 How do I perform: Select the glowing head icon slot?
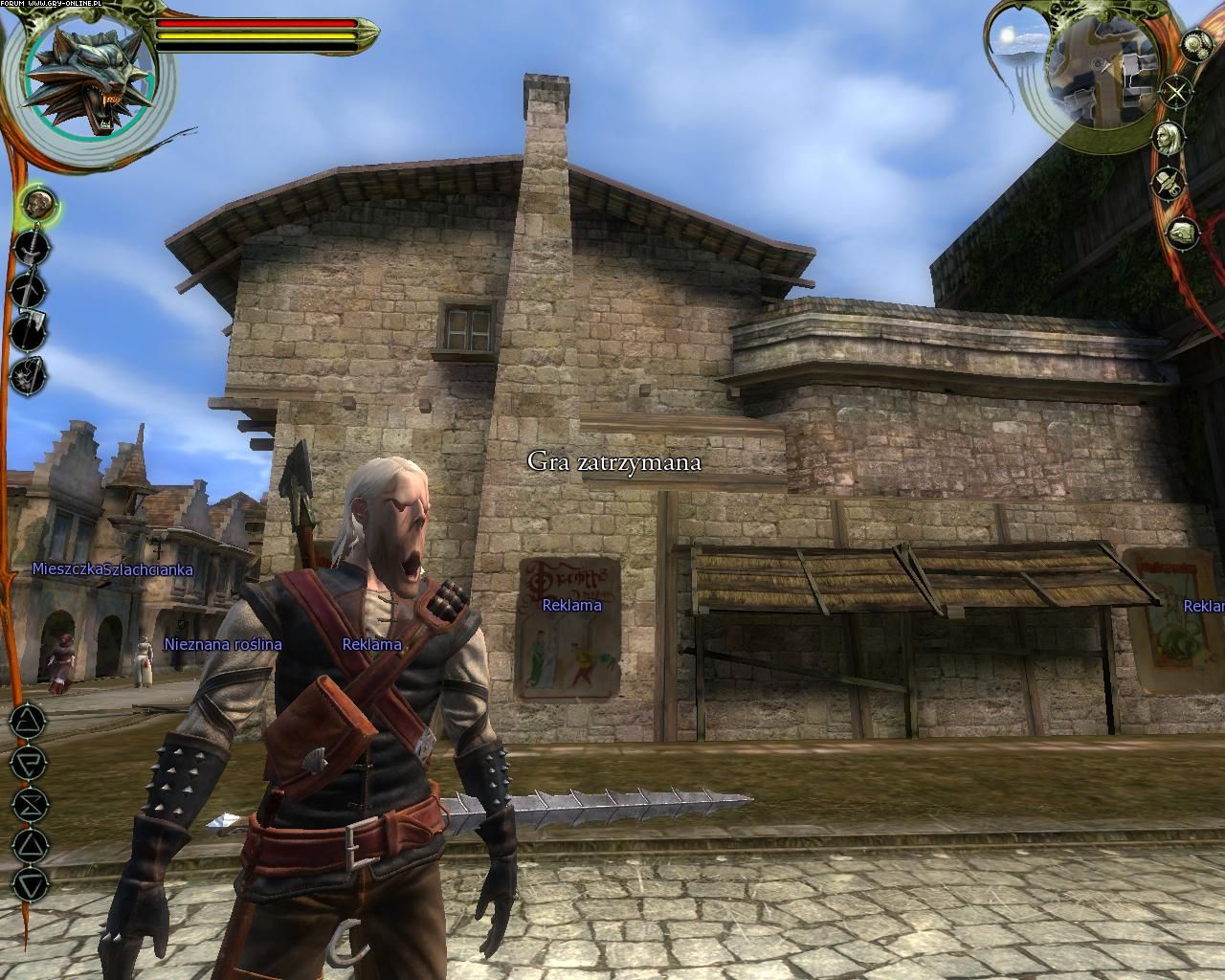click(37, 203)
